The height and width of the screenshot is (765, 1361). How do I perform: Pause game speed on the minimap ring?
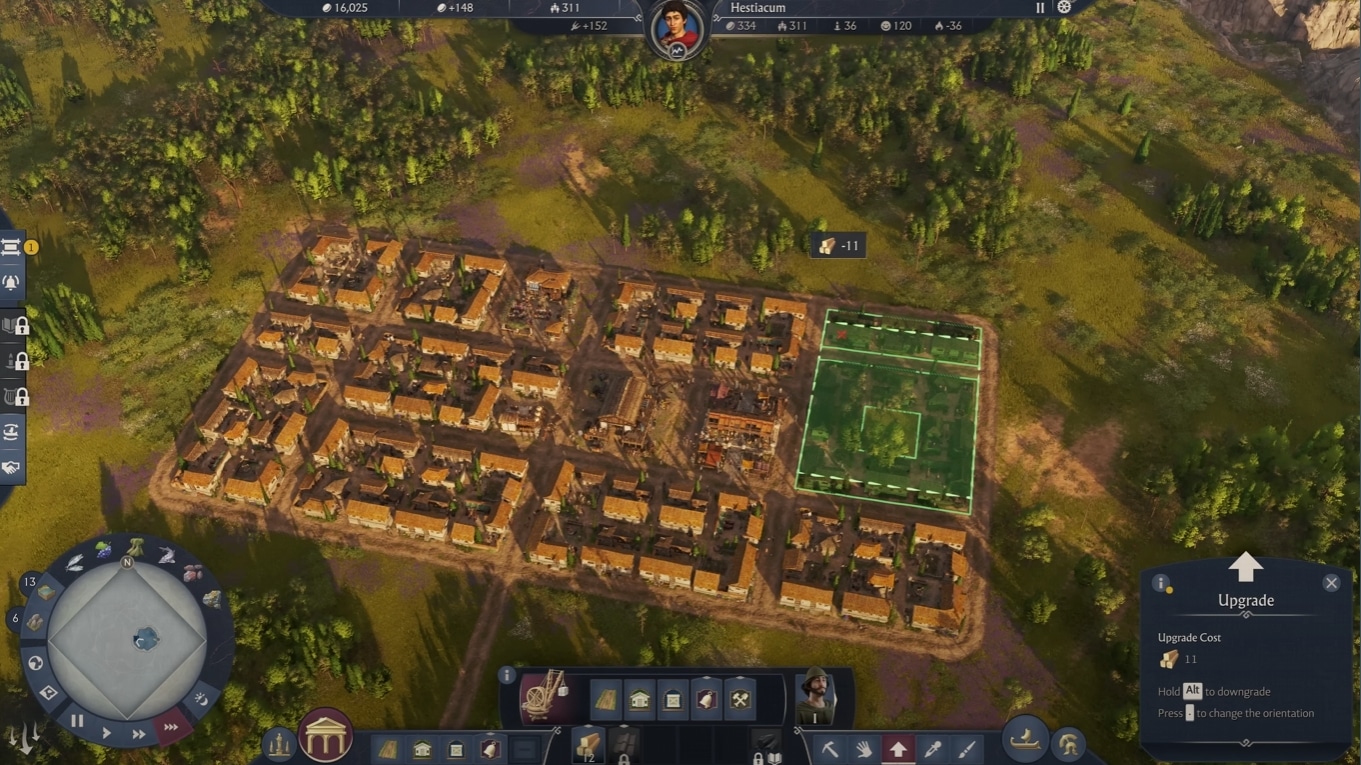[x=77, y=720]
